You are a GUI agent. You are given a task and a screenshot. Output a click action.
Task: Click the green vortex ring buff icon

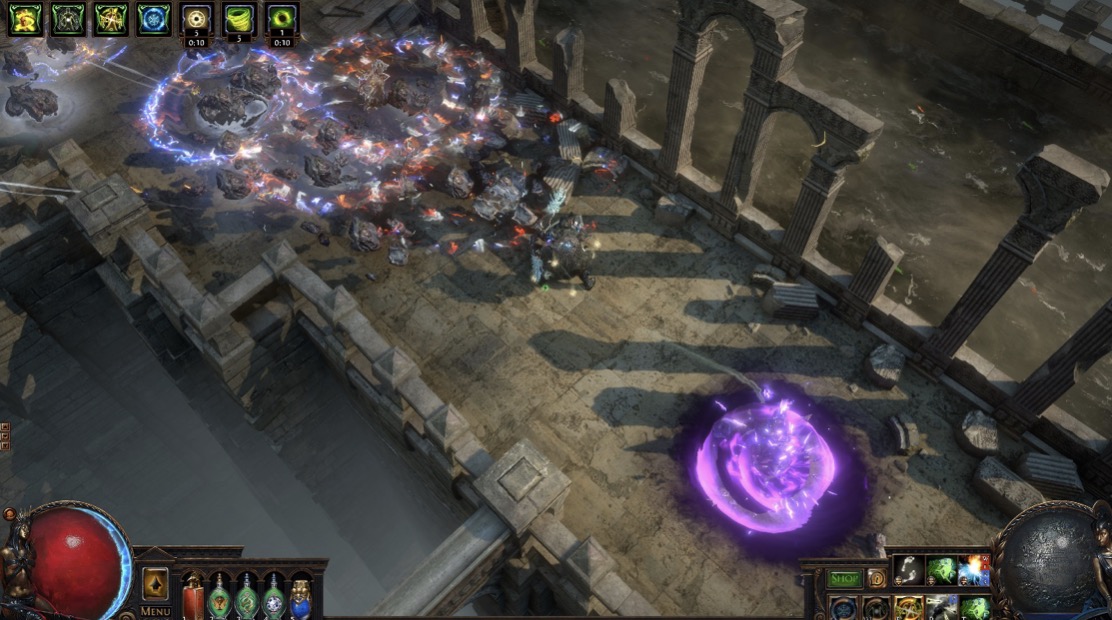282,17
